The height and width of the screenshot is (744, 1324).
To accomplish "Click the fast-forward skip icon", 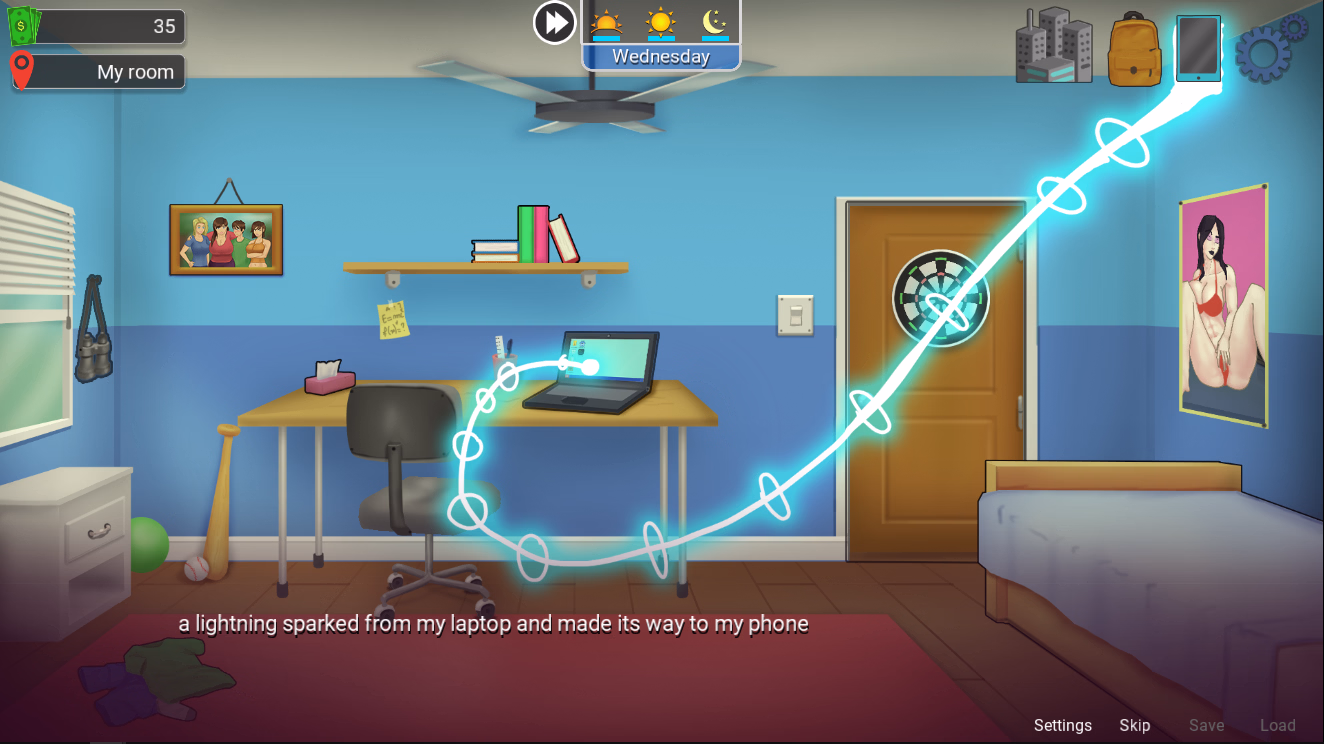I will coord(557,23).
